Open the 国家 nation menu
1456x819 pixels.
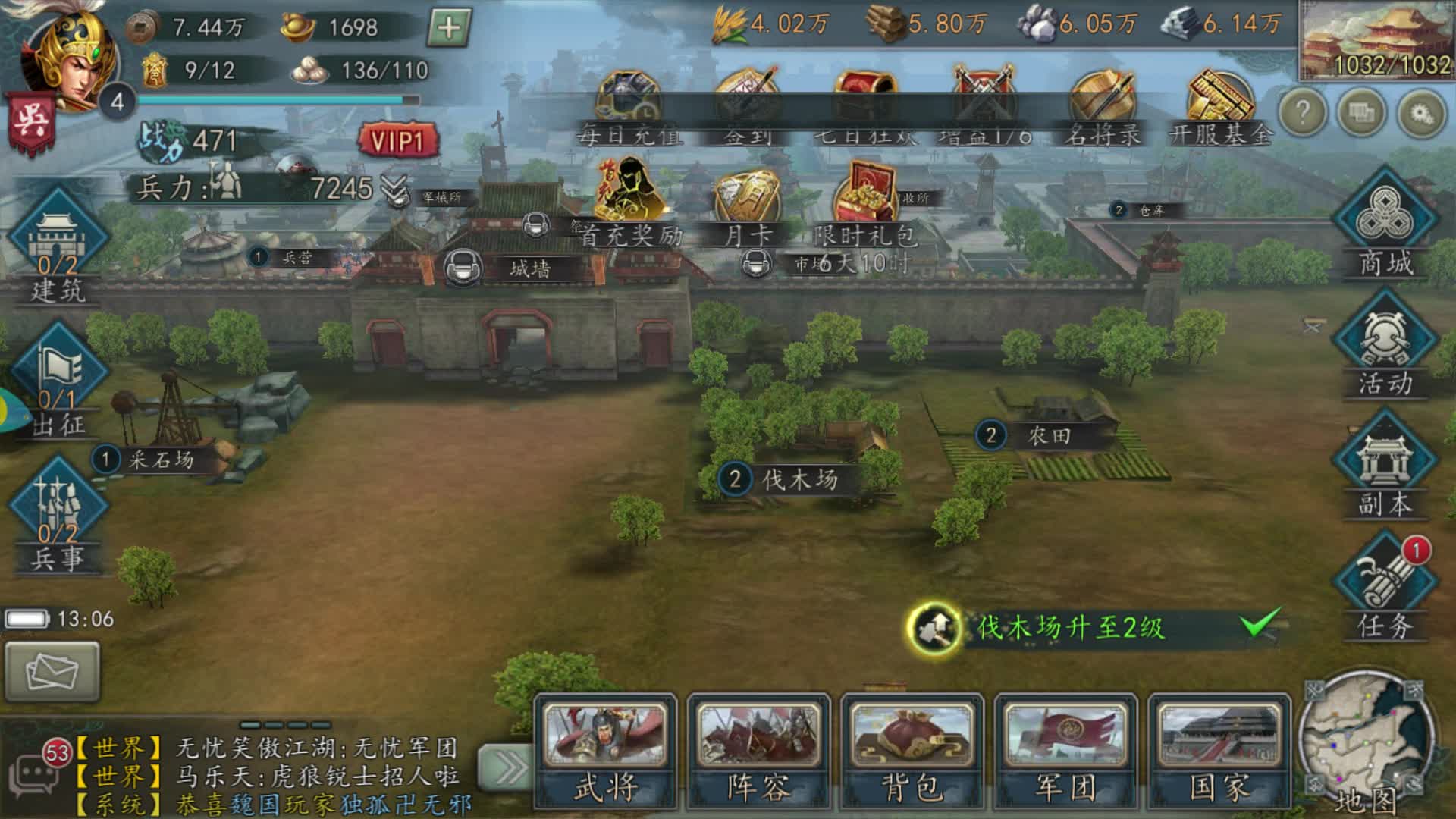point(1219,751)
